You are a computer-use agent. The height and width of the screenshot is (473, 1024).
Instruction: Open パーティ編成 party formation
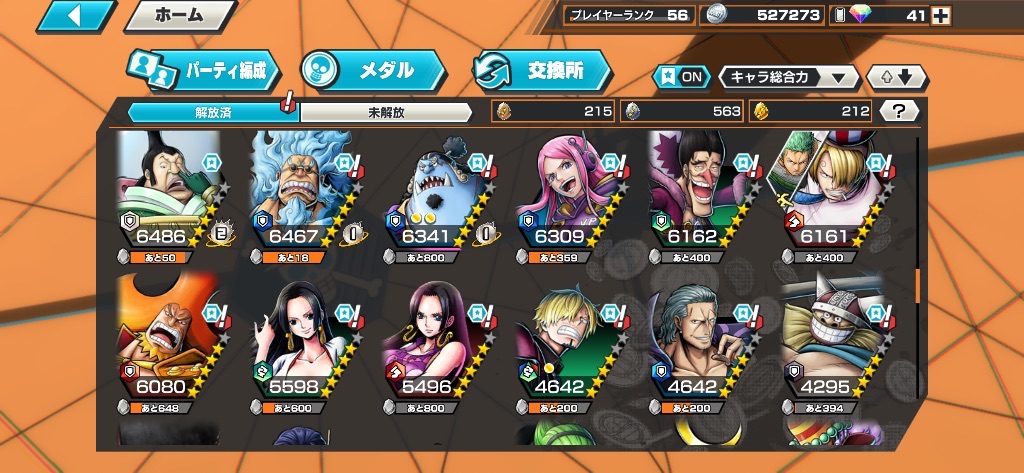[x=203, y=70]
